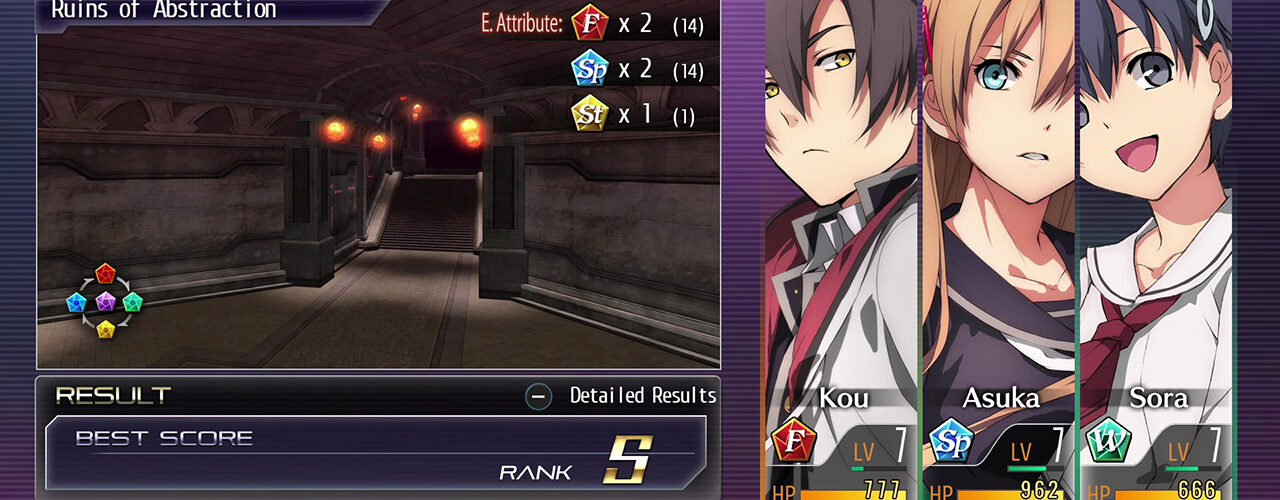The height and width of the screenshot is (500, 1280).
Task: Open the element affinity wheel diagram
Action: coord(105,301)
